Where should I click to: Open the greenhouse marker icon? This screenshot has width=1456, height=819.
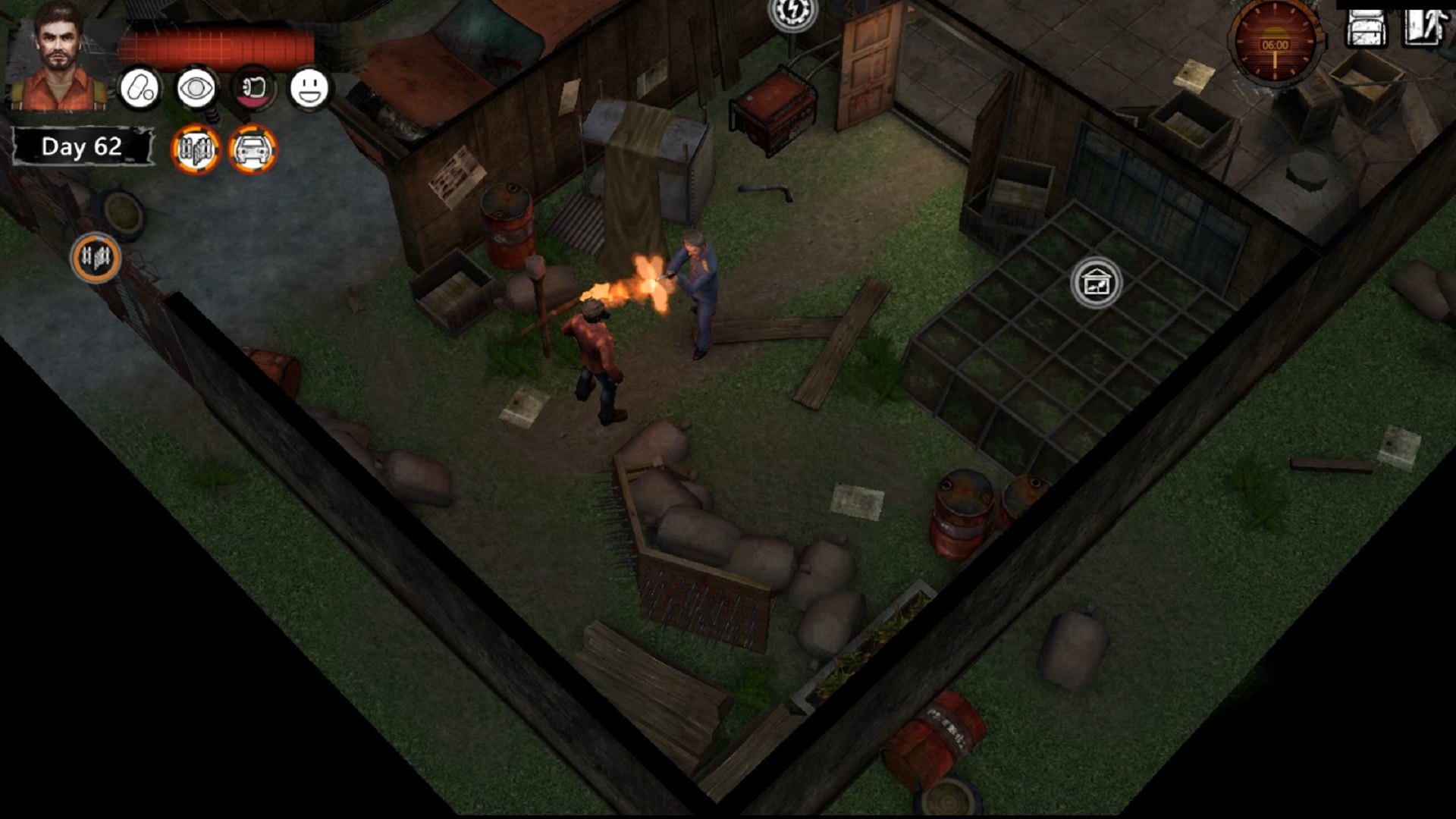(1096, 283)
